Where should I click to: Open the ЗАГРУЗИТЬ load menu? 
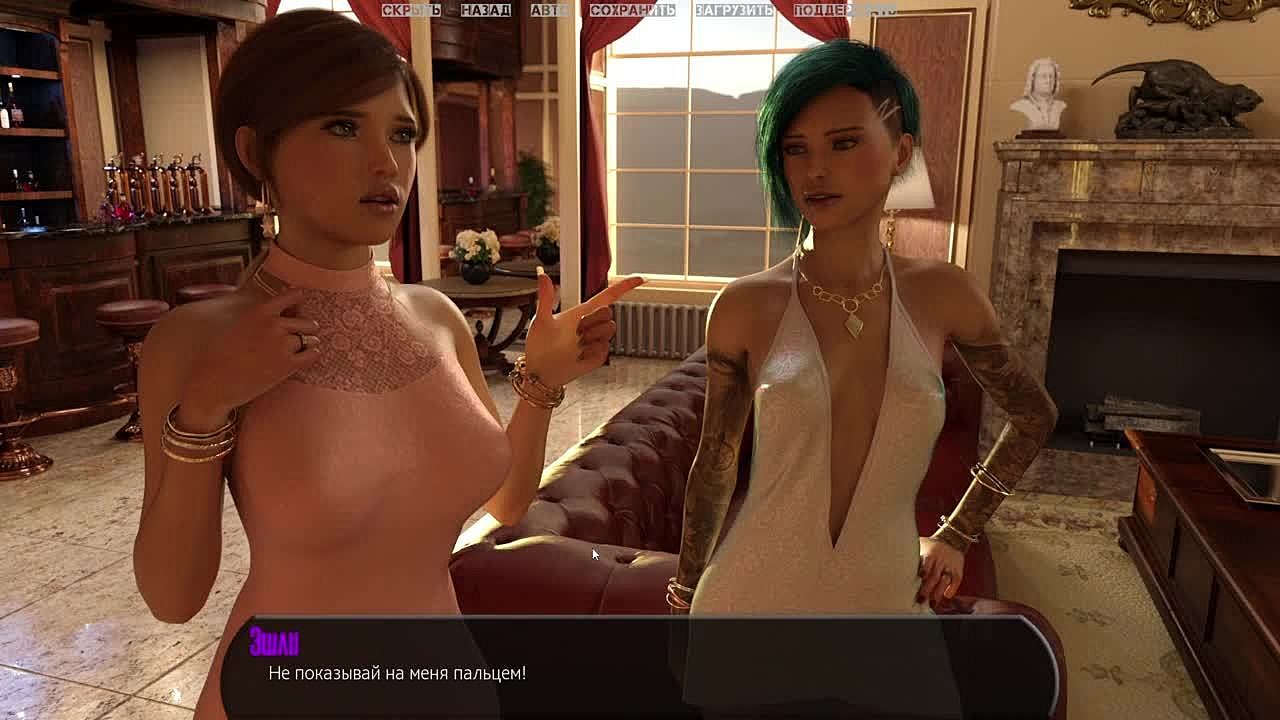pyautogui.click(x=734, y=10)
